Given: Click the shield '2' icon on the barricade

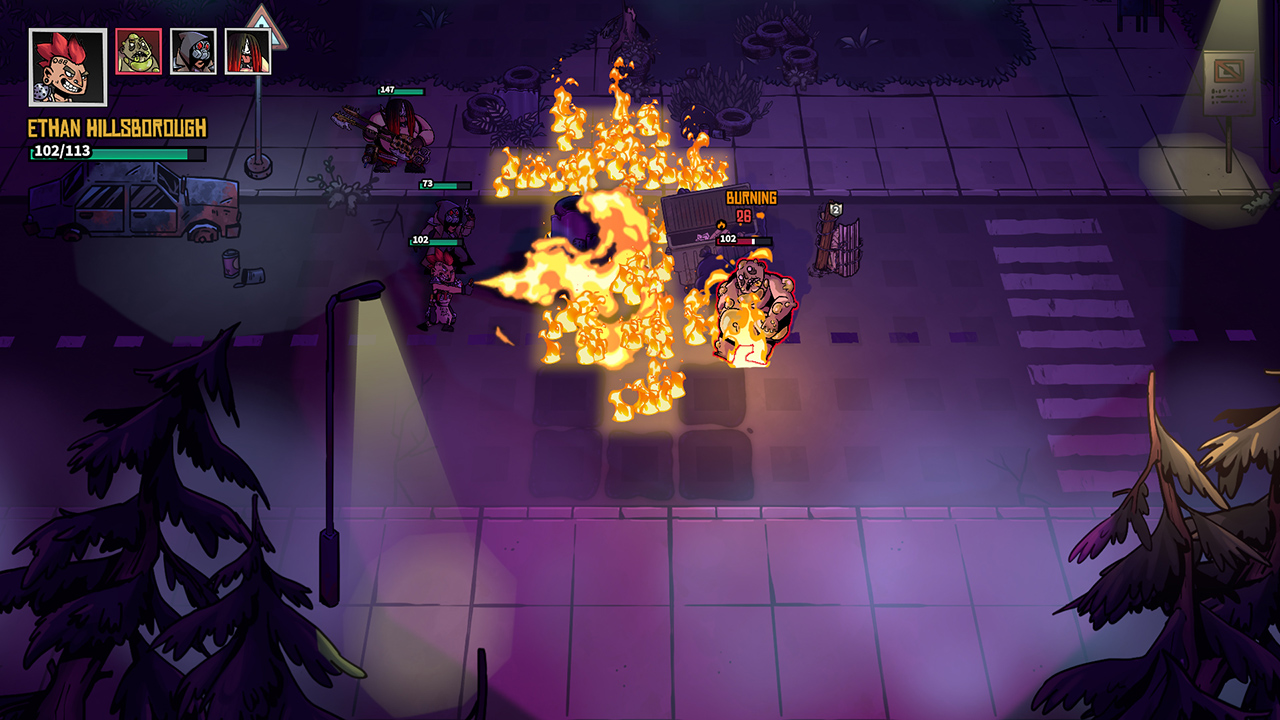Looking at the screenshot, I should point(836,210).
